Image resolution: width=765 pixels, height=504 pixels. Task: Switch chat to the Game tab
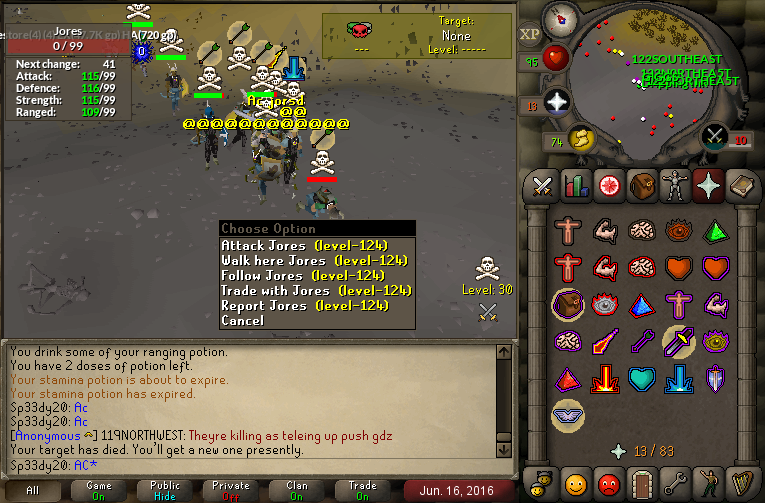[x=98, y=491]
